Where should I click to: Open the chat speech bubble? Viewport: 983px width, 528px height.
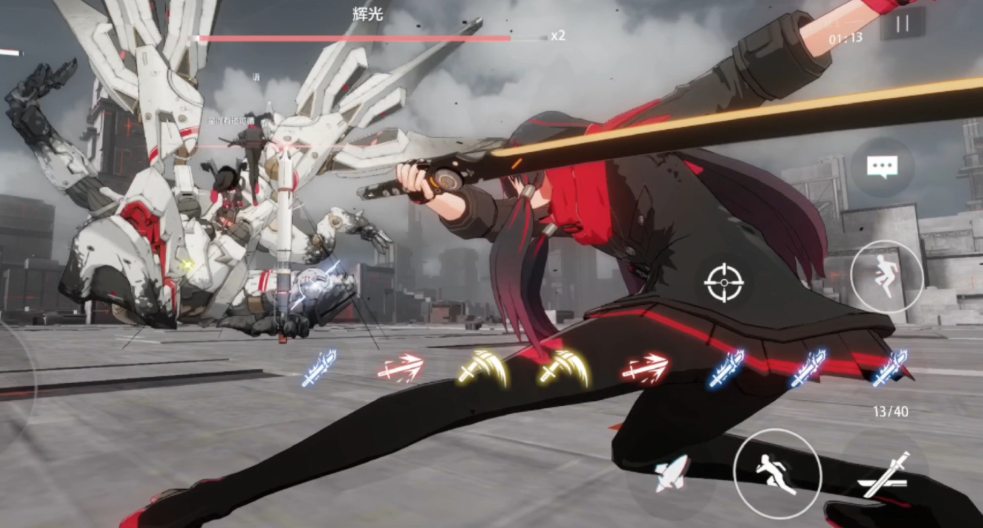[881, 167]
